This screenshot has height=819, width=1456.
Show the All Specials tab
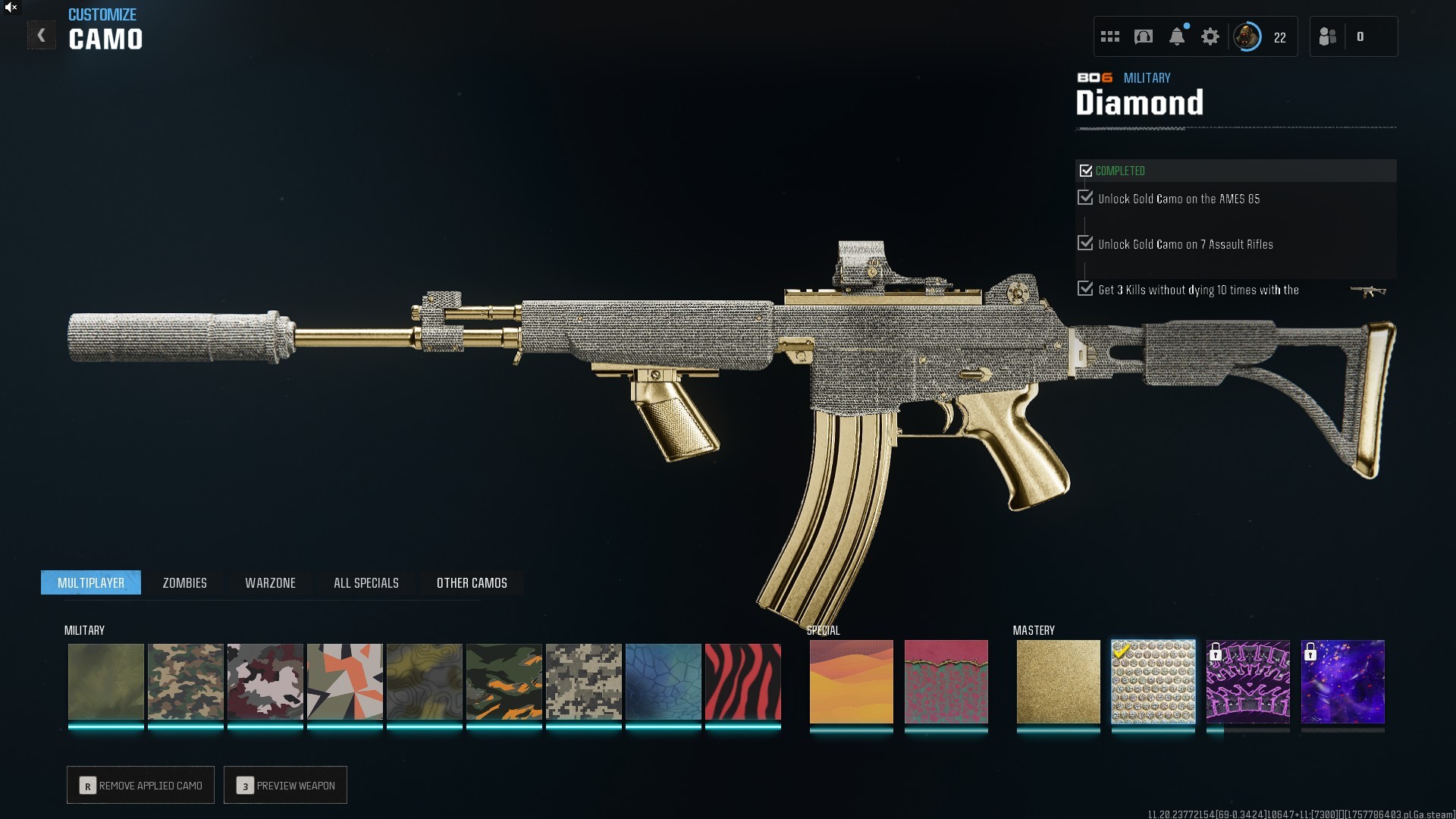click(366, 583)
